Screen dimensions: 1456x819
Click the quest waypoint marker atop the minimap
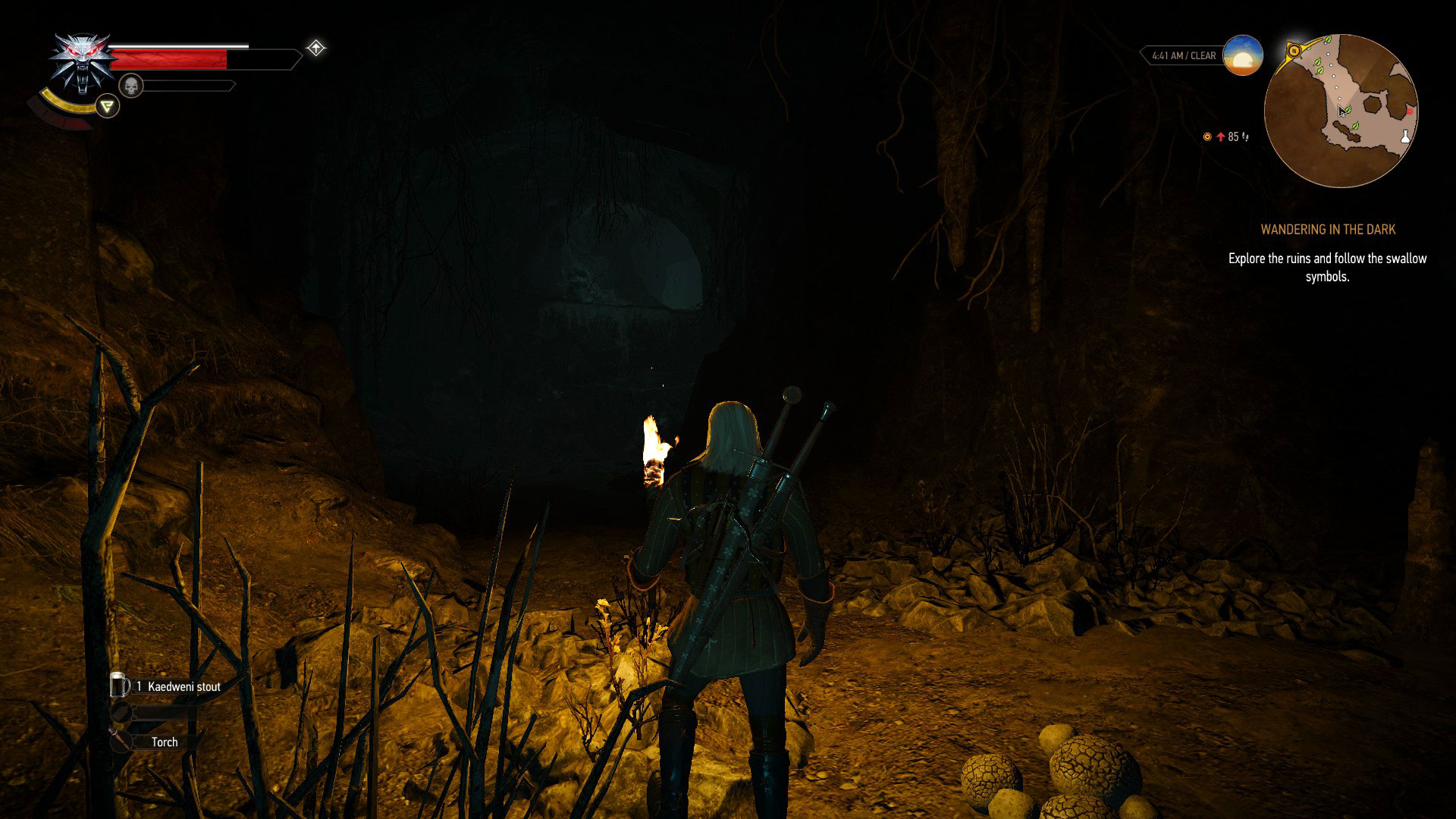pyautogui.click(x=1294, y=52)
